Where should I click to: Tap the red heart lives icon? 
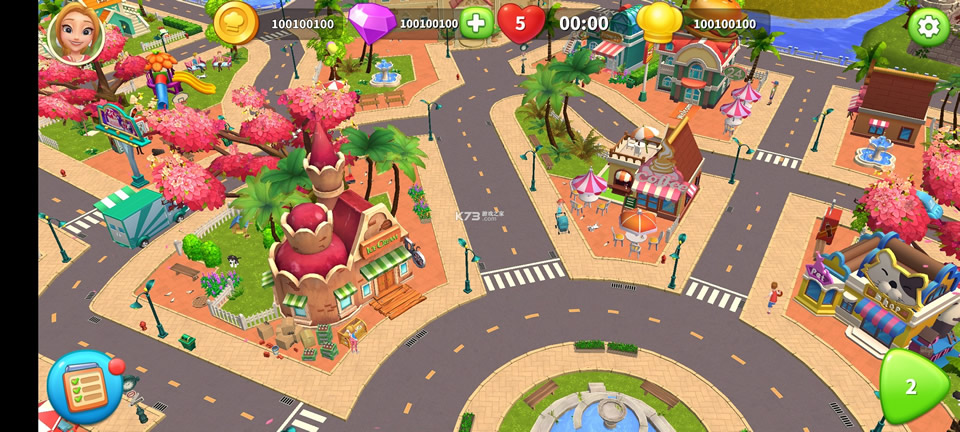tap(521, 23)
